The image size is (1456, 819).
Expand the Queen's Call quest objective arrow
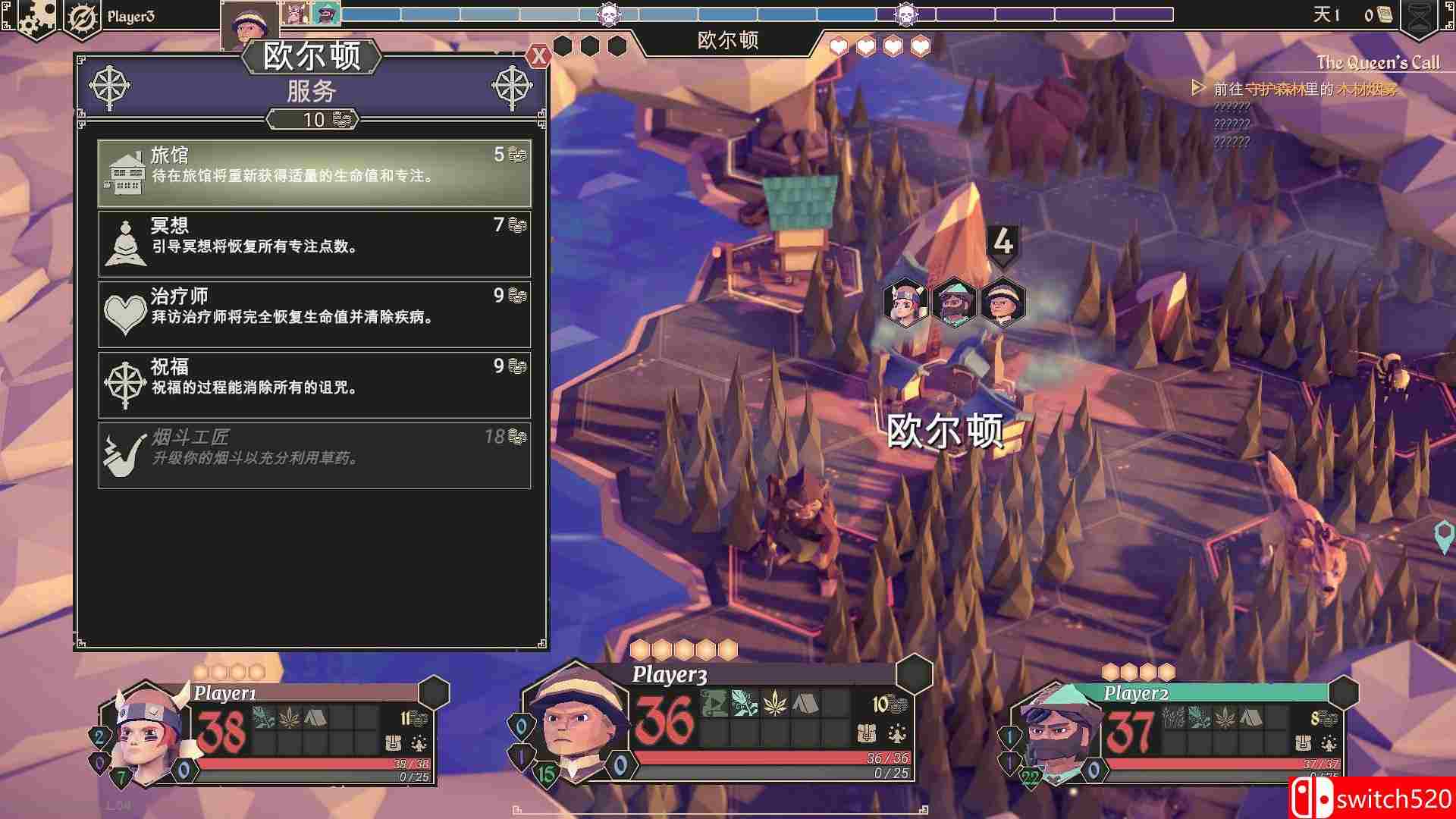tap(1199, 88)
